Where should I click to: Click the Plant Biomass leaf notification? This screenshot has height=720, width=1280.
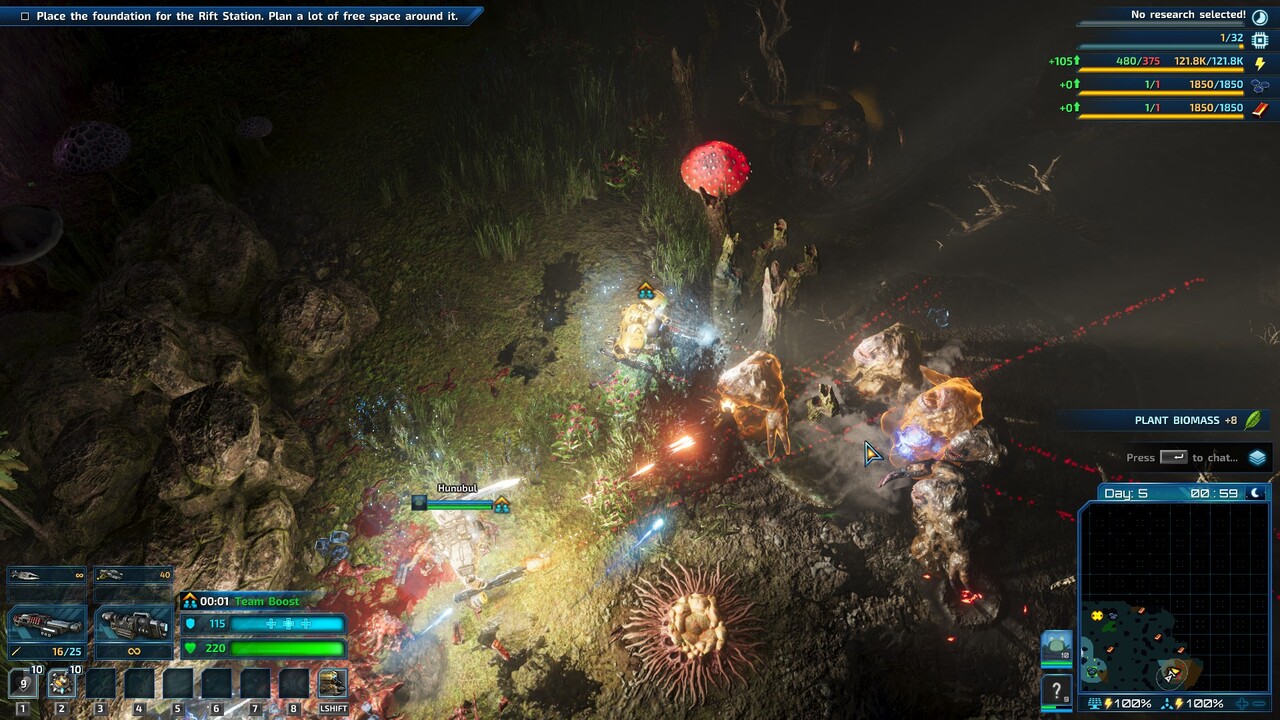point(1253,420)
